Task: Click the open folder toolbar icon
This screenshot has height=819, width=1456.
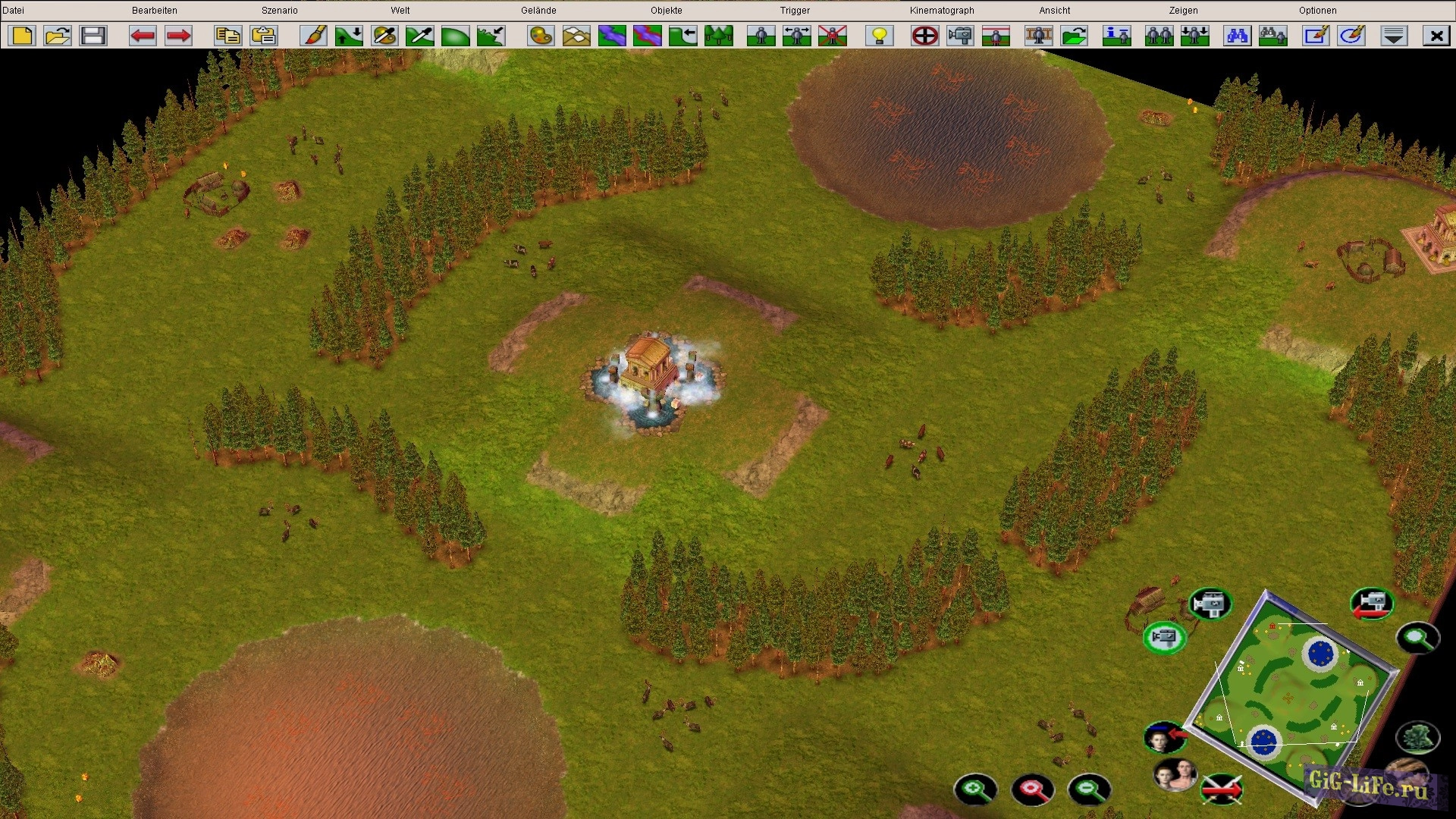Action: point(58,36)
